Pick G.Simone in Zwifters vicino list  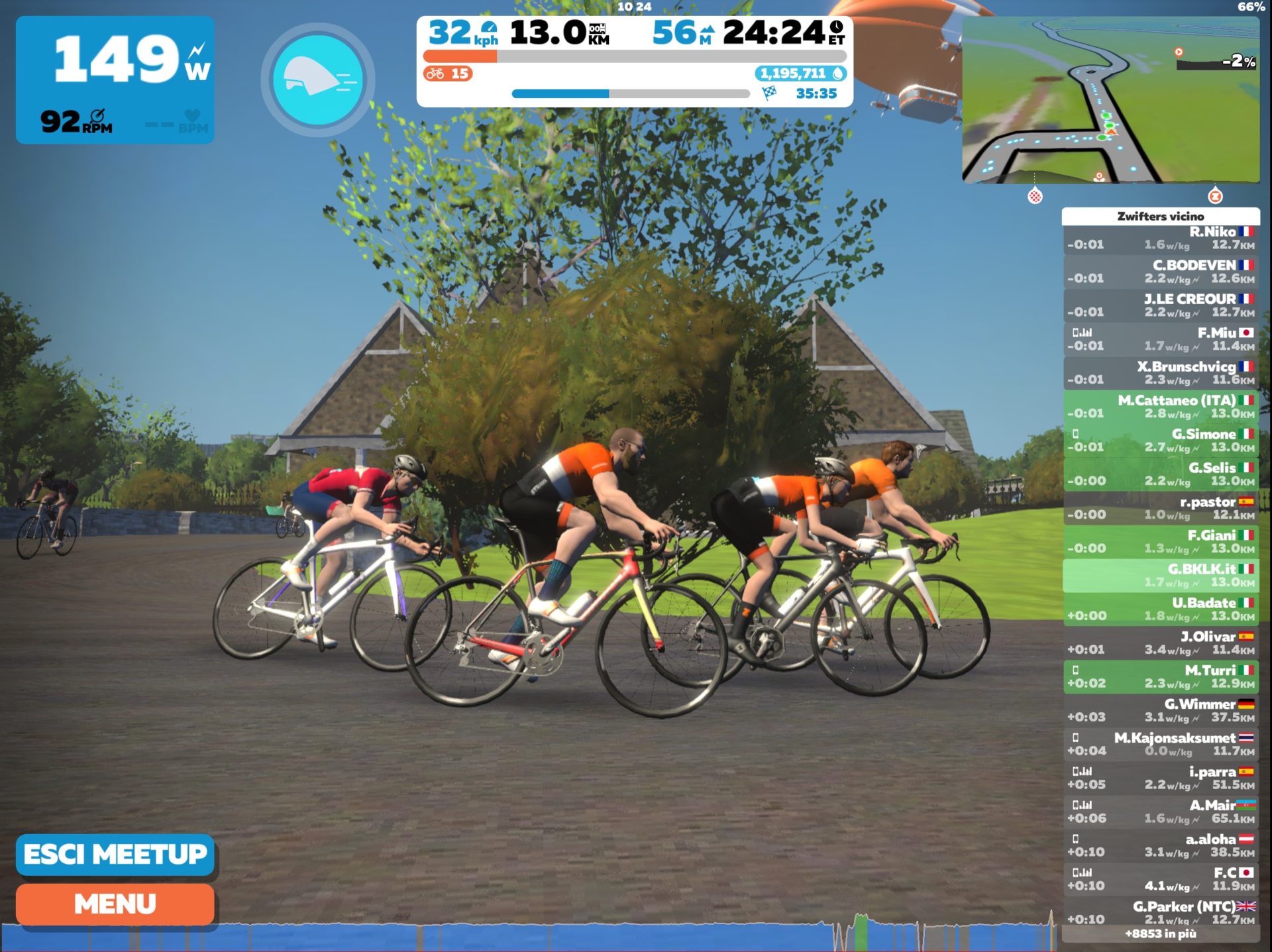(1161, 441)
